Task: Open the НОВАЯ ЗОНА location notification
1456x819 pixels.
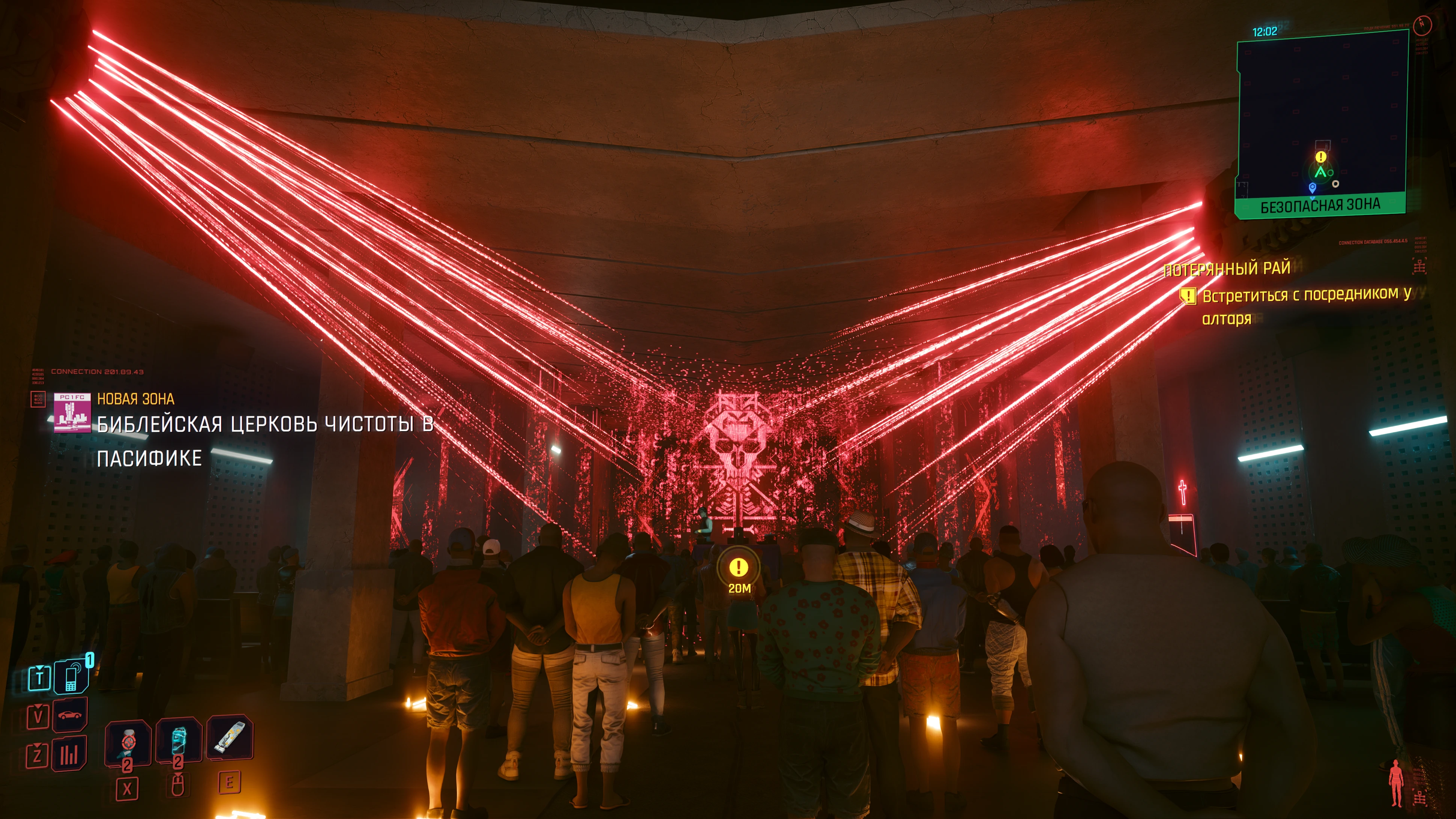Action: coord(136,399)
